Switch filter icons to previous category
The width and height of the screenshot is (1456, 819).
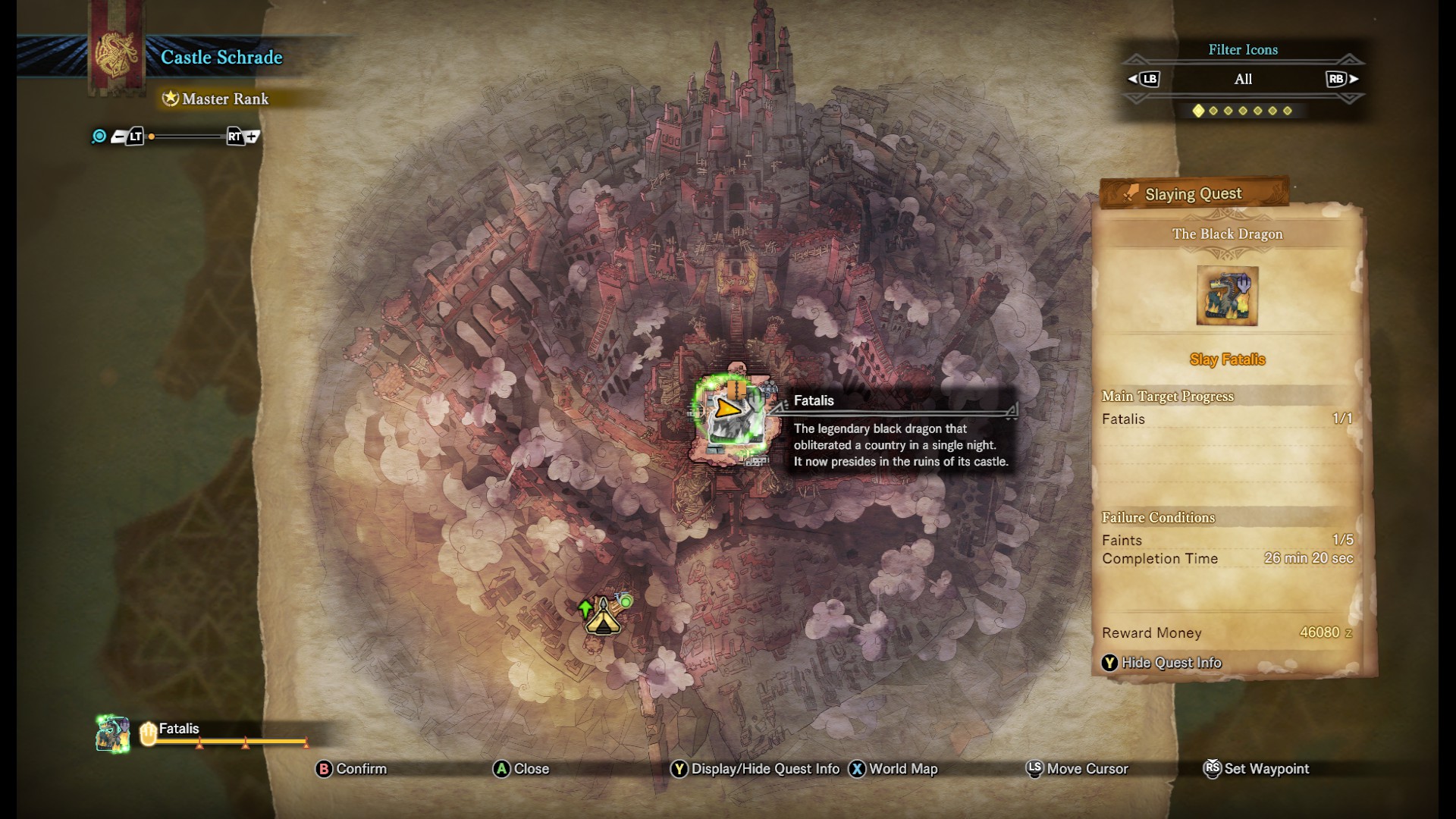[x=1144, y=79]
